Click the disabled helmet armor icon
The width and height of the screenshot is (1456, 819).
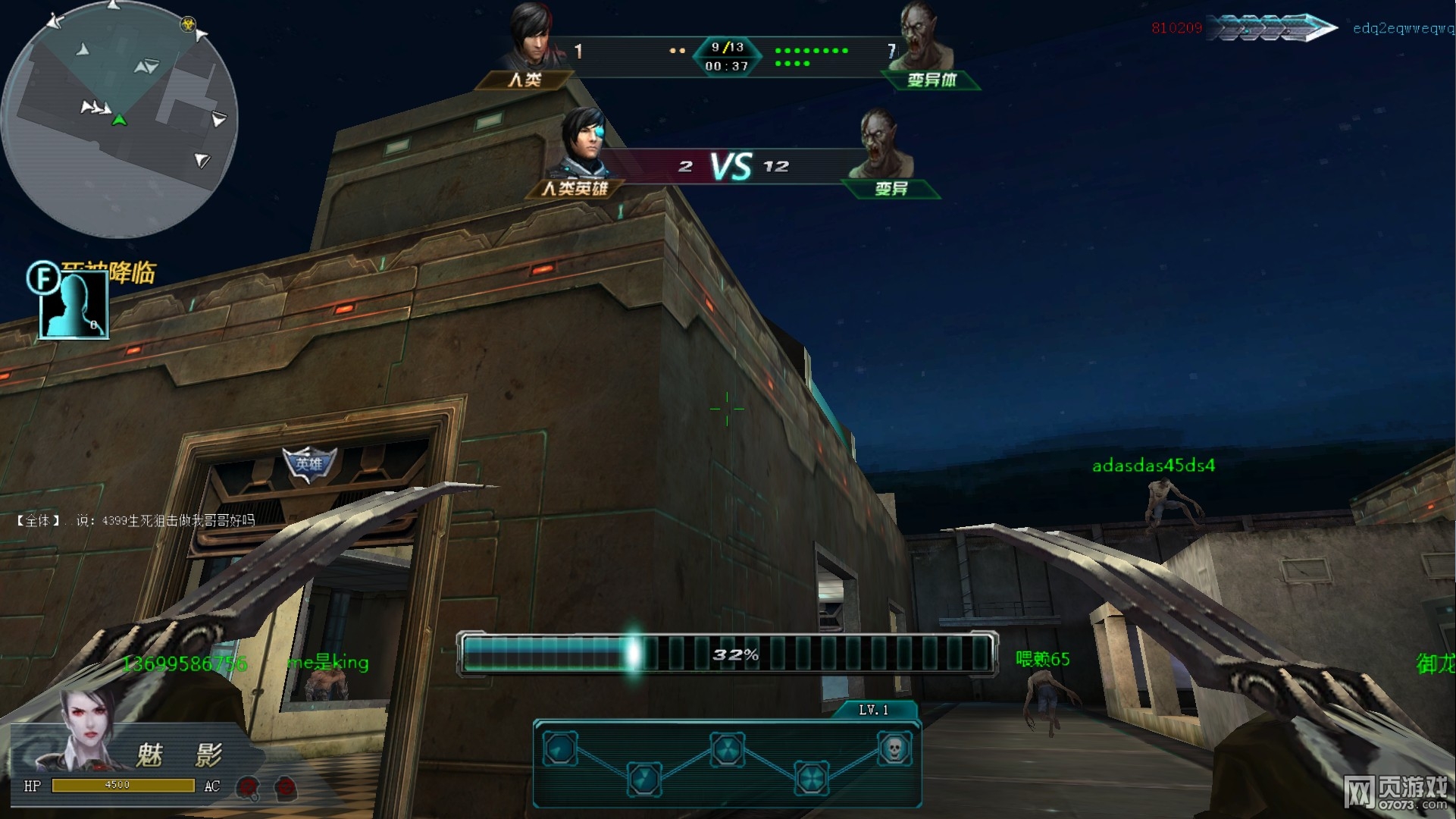point(248,787)
